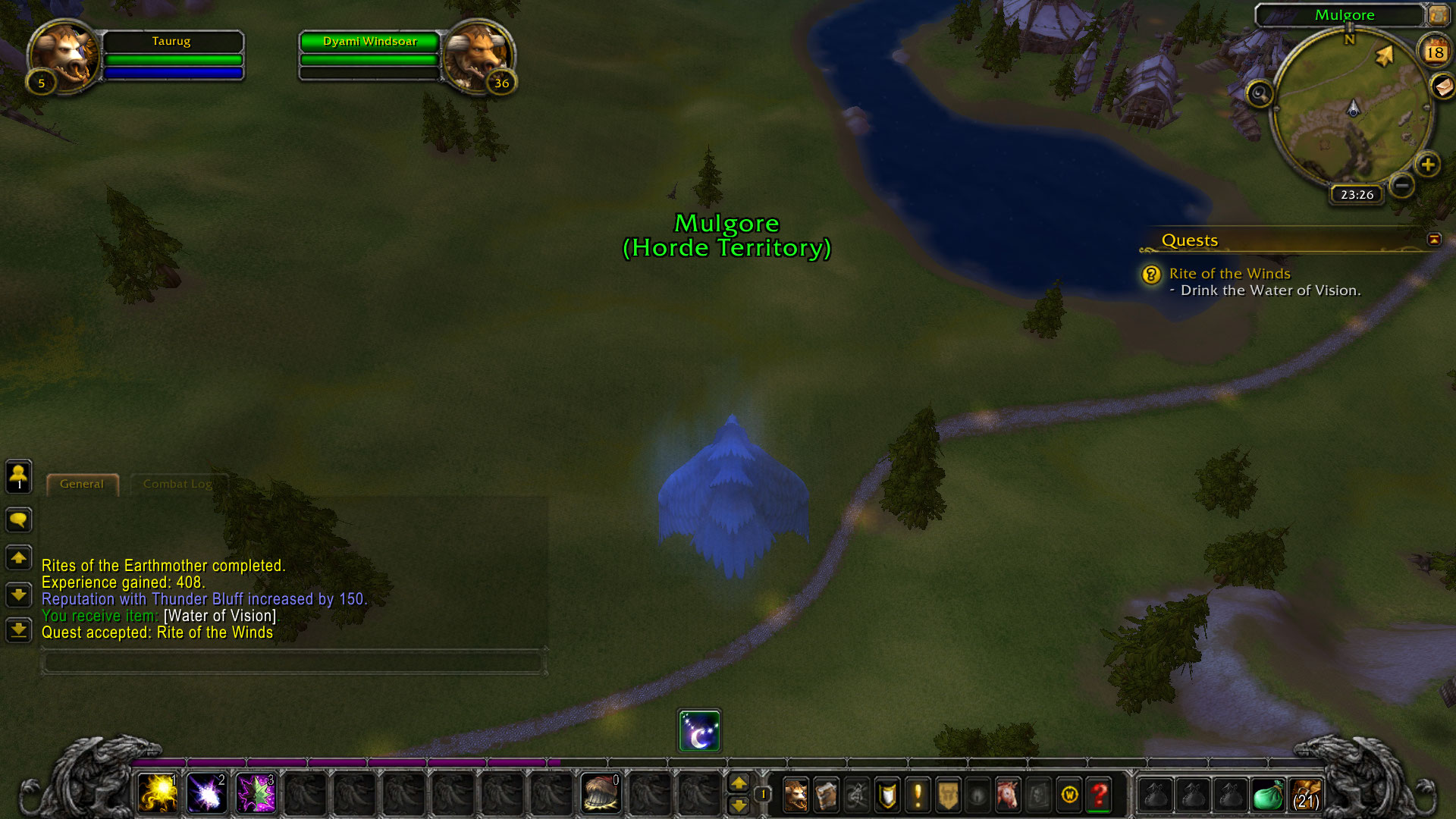Collapse the Quests objective tracker
Viewport: 1456px width, 819px height.
pos(1433,240)
